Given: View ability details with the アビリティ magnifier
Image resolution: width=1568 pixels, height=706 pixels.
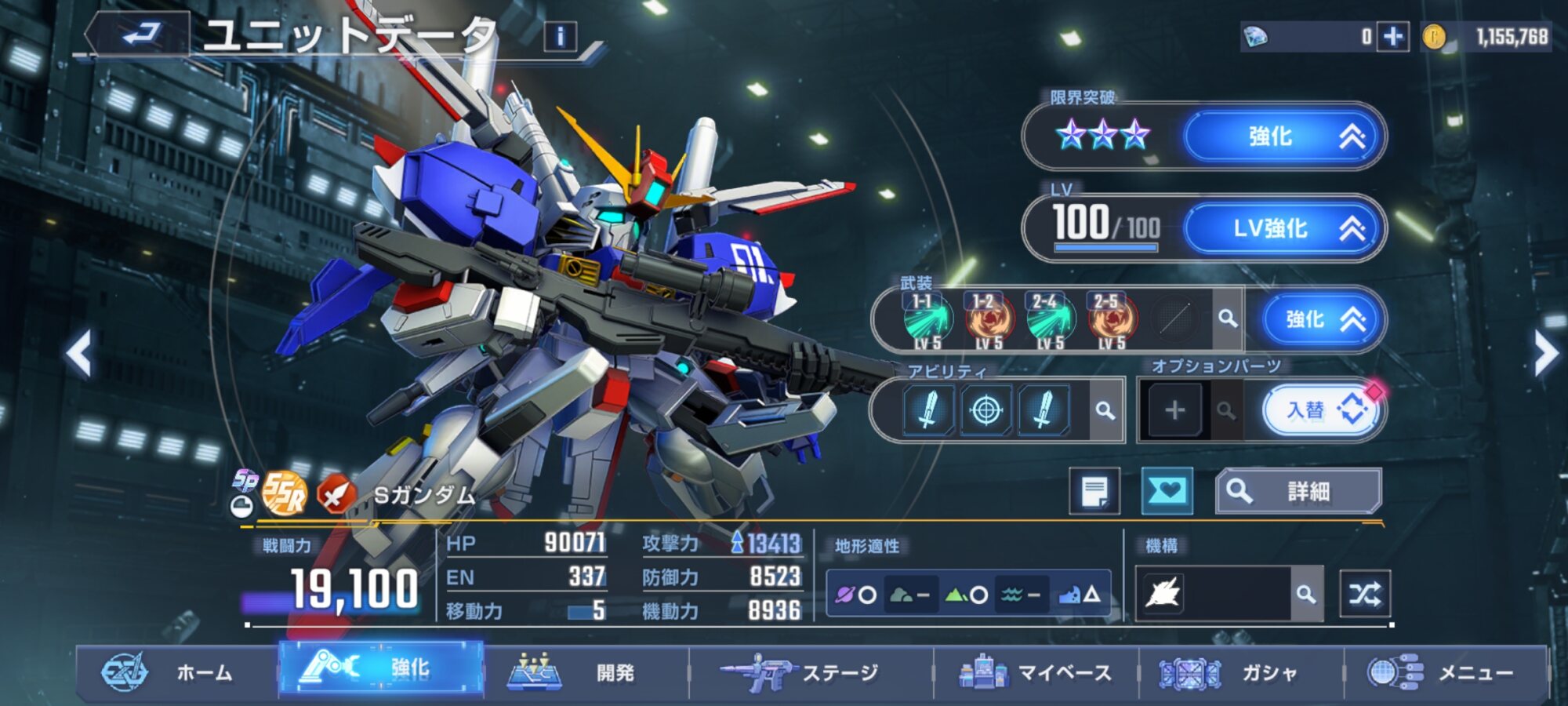Looking at the screenshot, I should click(1105, 410).
